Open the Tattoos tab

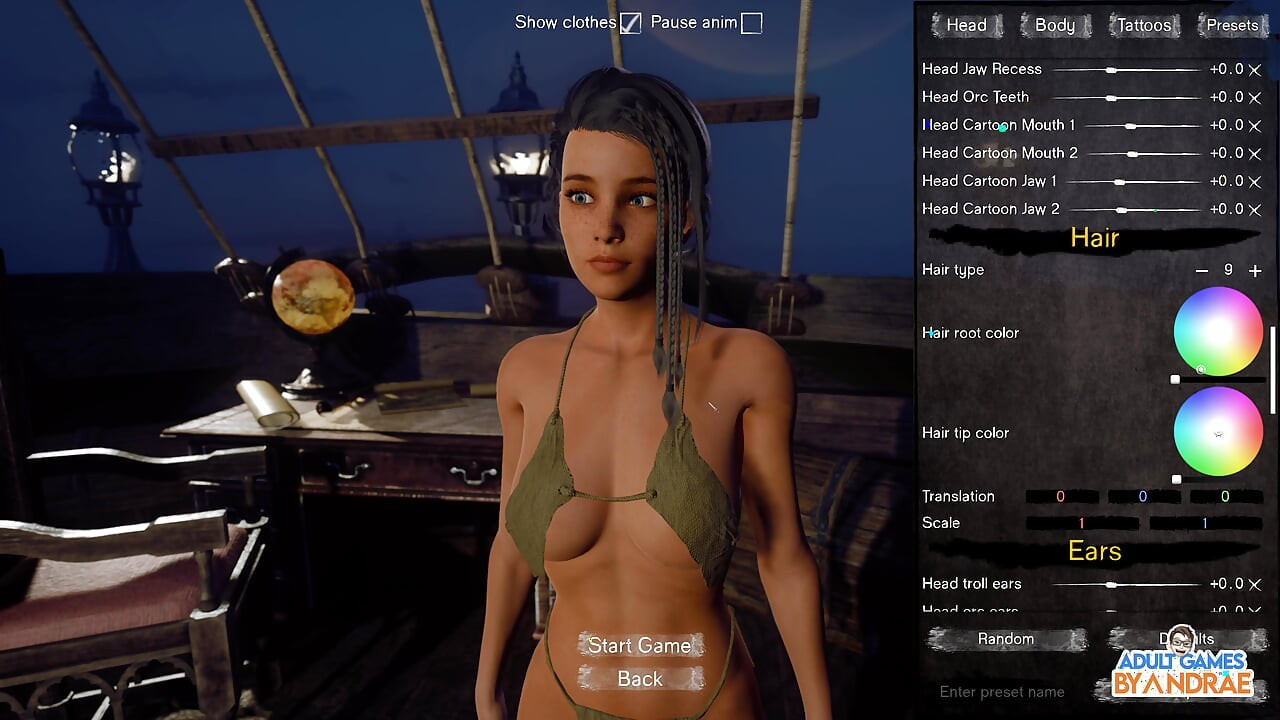point(1143,24)
